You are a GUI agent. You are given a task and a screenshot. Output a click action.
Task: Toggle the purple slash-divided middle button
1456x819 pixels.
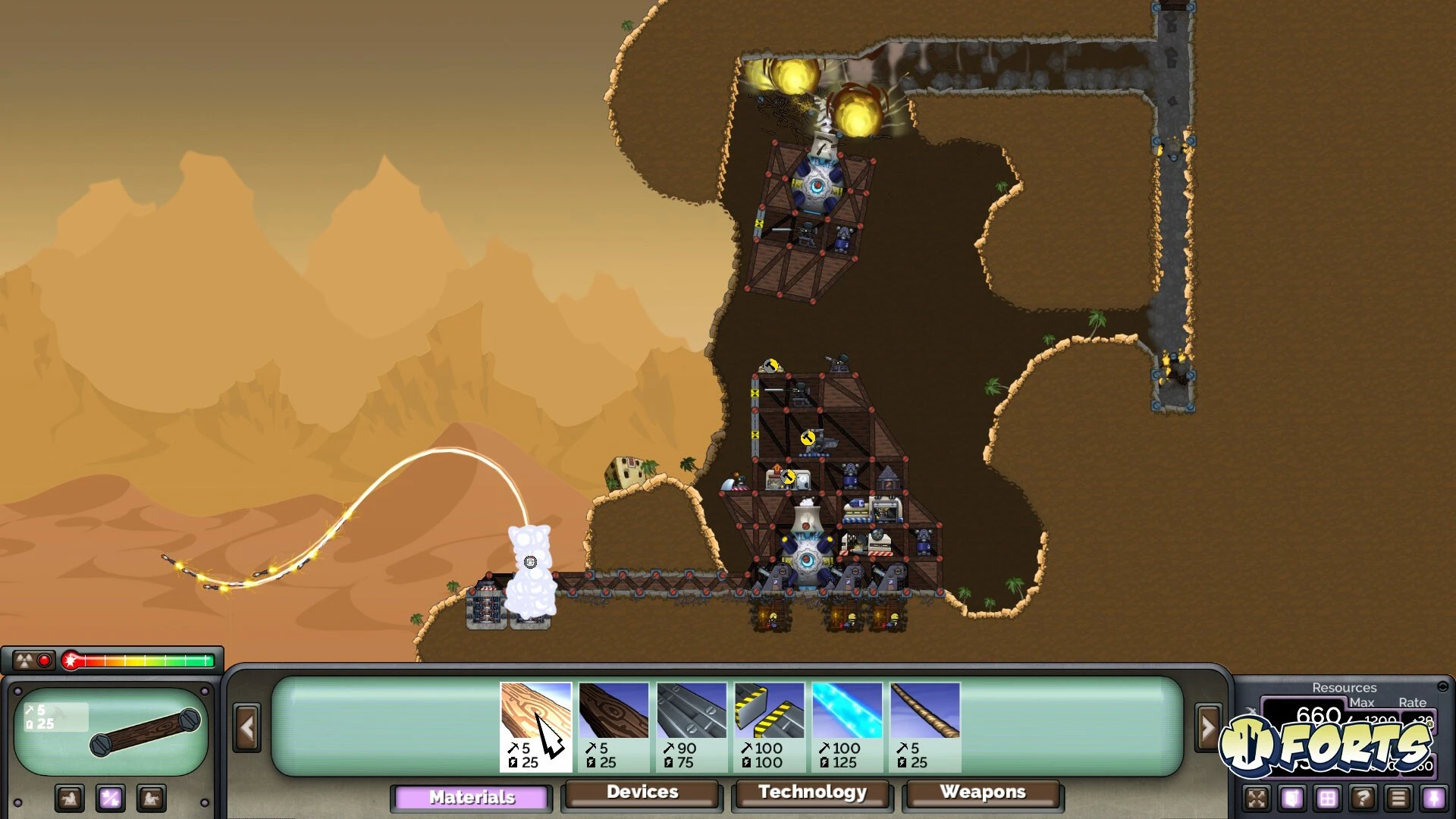(x=111, y=799)
